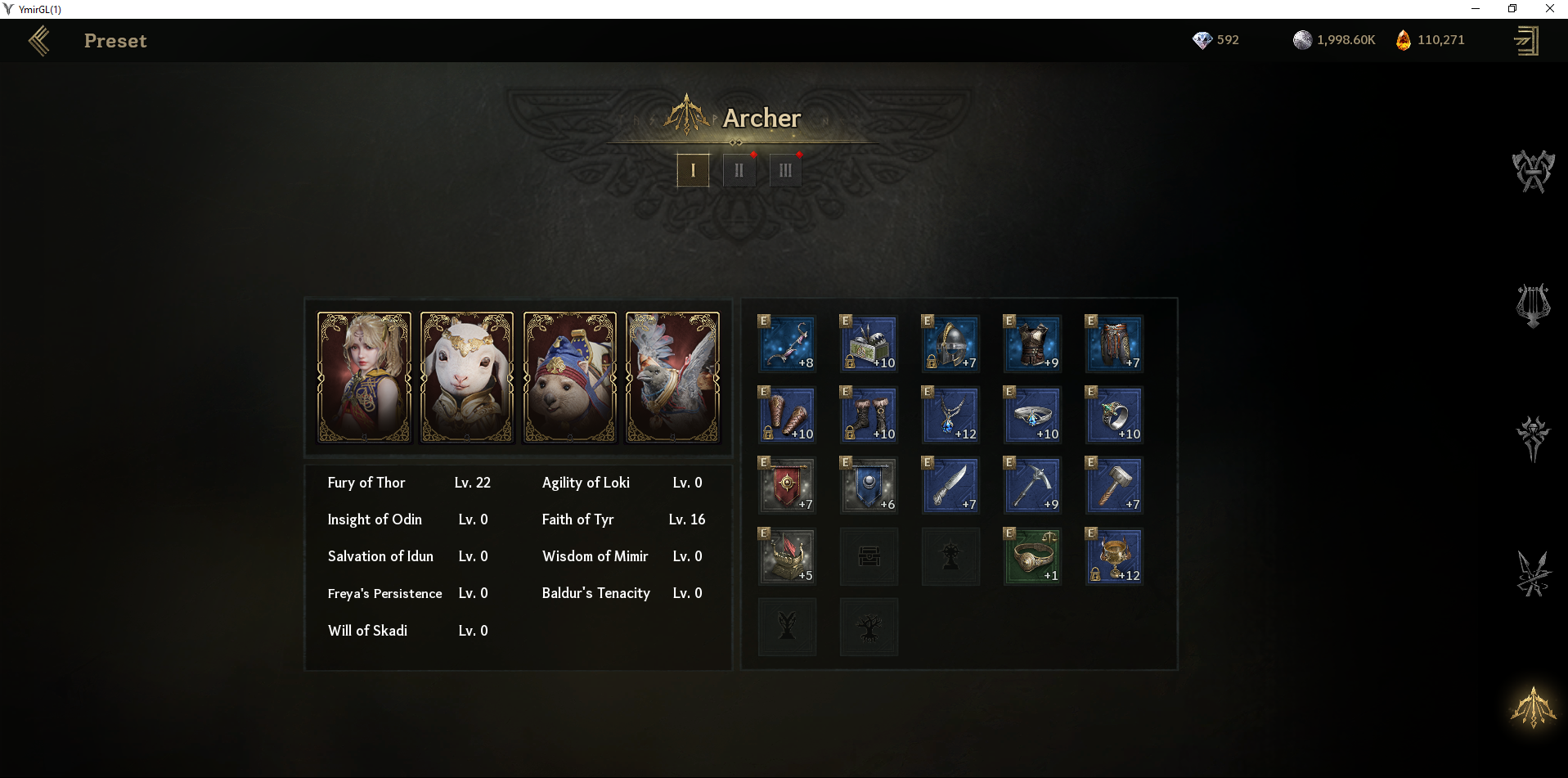
Task: Select the necklace +12 slot
Action: click(950, 415)
